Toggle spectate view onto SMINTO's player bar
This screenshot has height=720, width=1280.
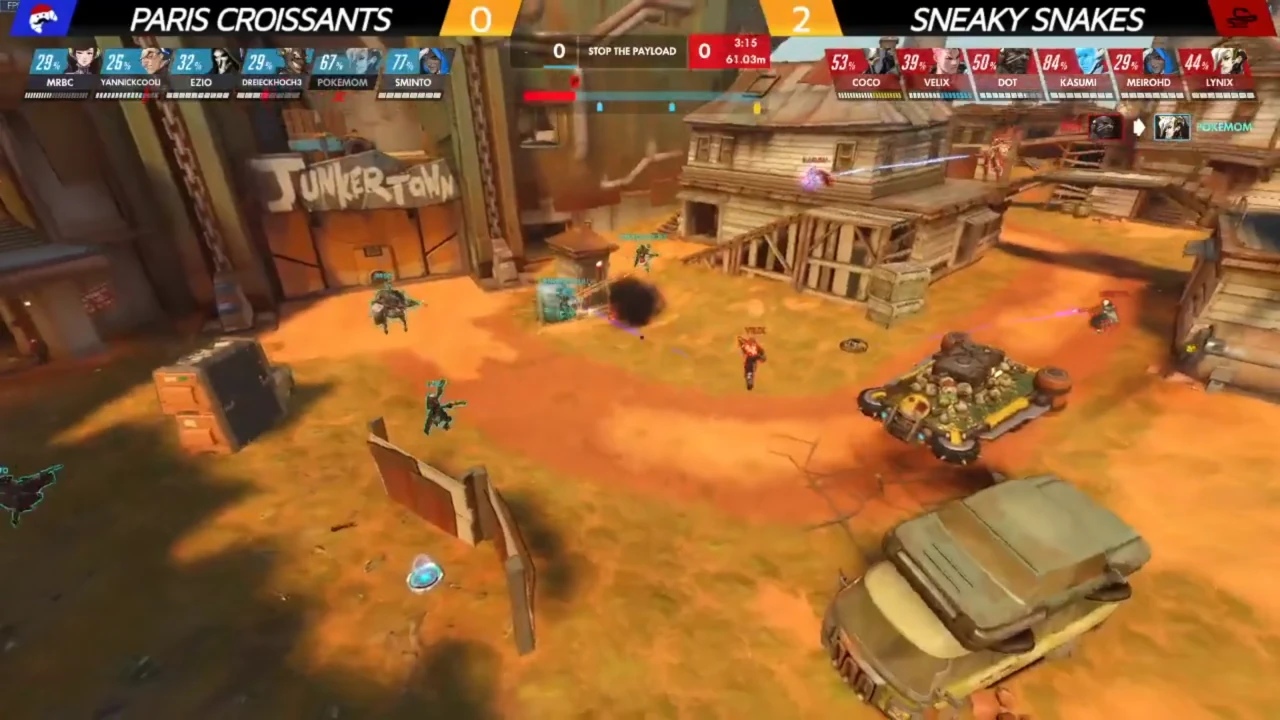[412, 82]
